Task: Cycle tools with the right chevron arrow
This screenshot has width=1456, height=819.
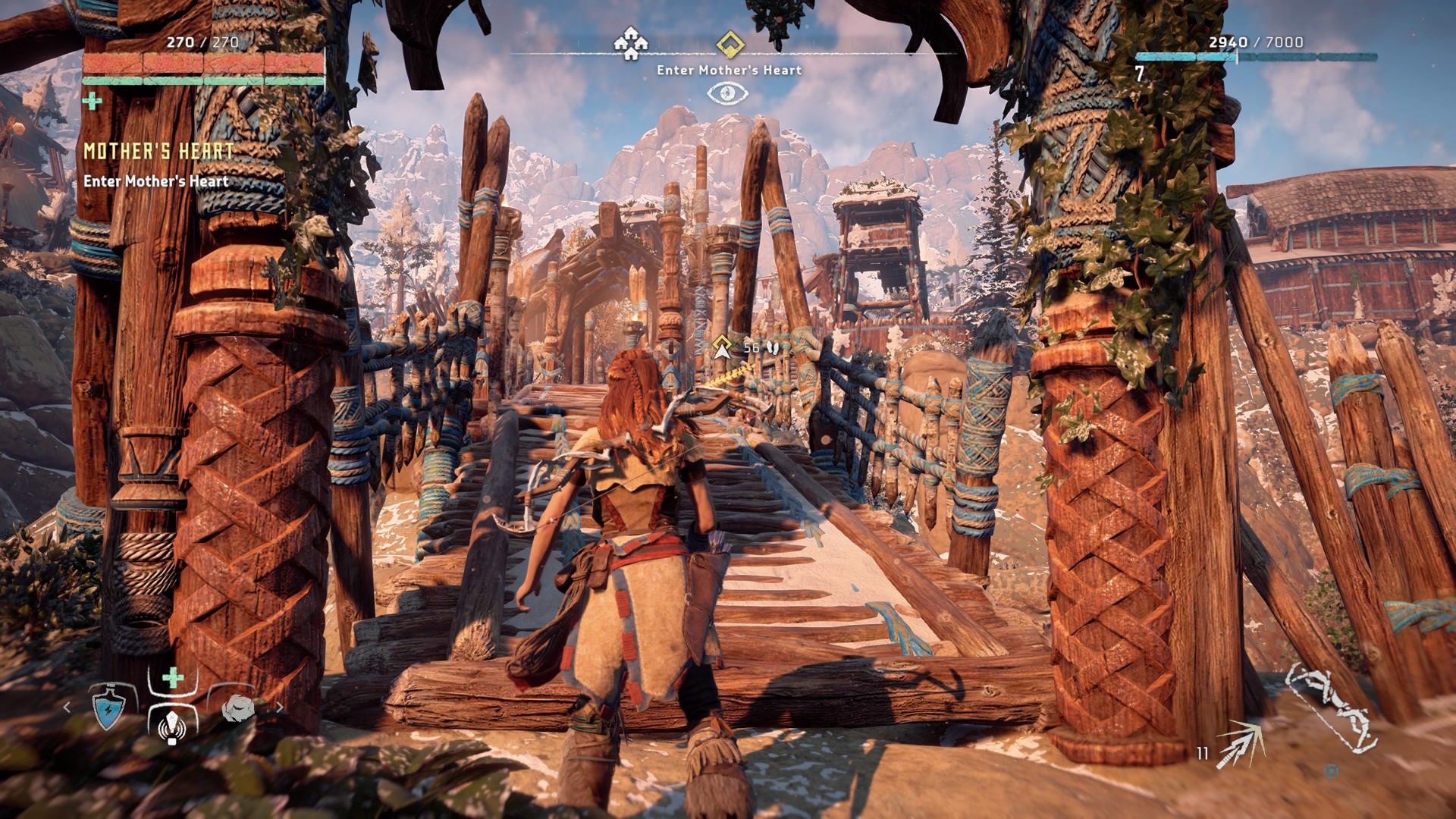Action: click(x=279, y=708)
